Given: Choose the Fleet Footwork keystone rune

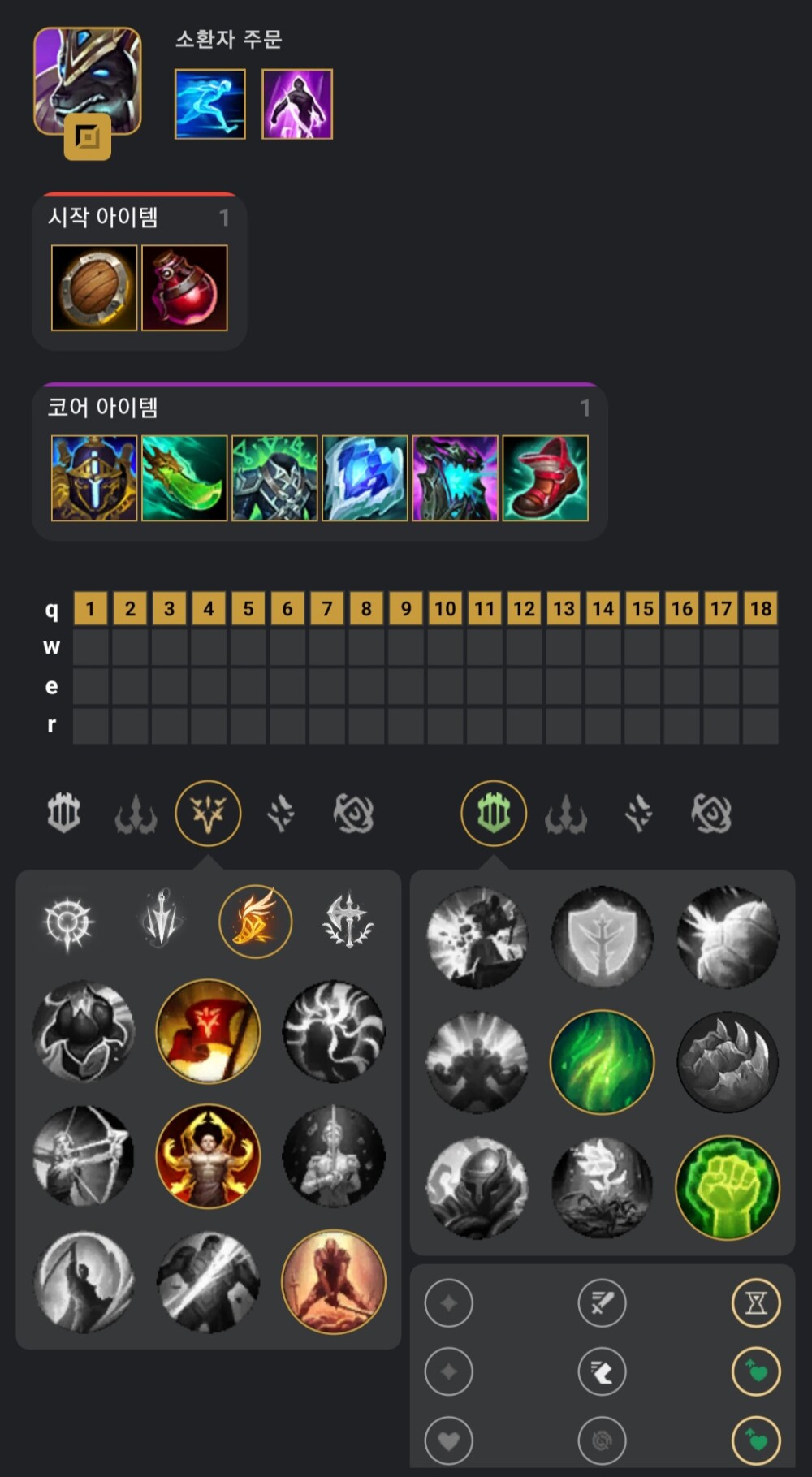Looking at the screenshot, I should pyautogui.click(x=255, y=922).
